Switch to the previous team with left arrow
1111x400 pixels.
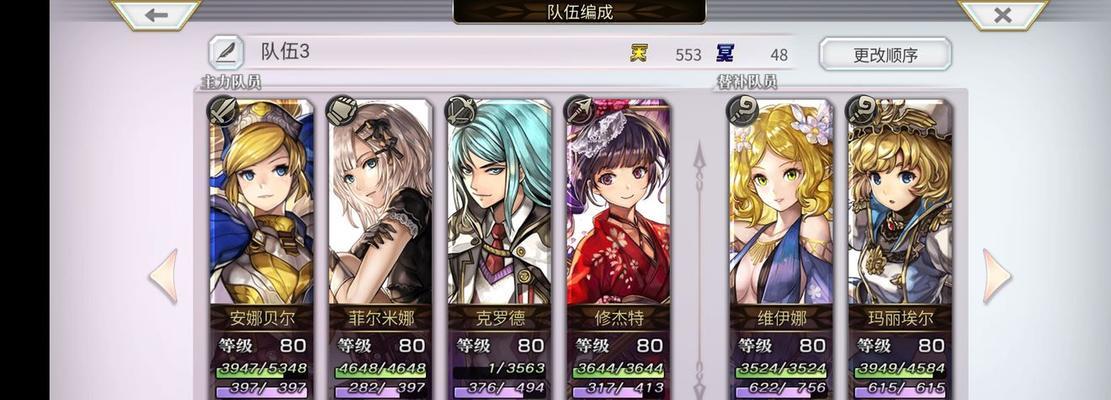click(164, 276)
